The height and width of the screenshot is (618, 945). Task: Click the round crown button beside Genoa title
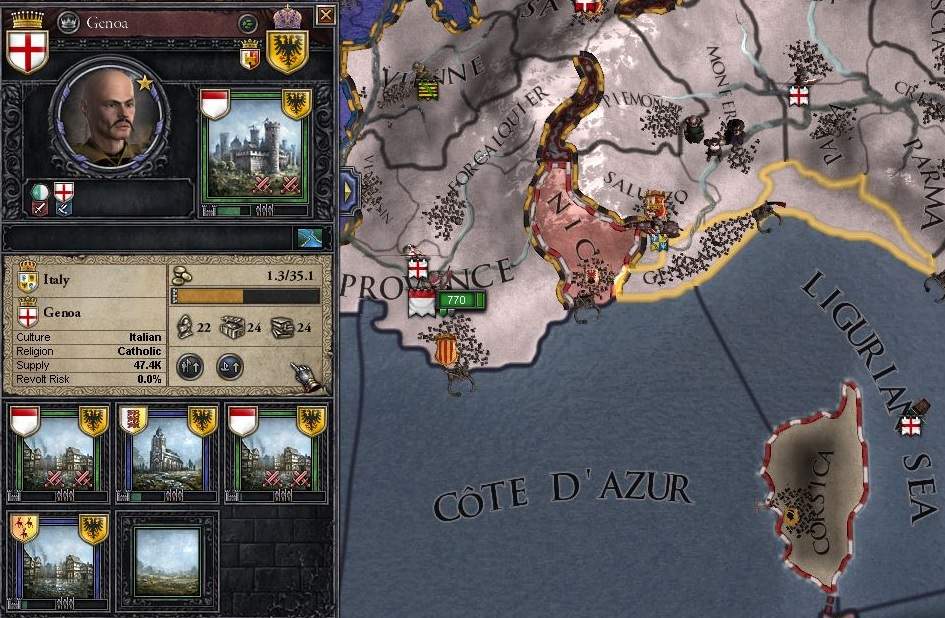click(68, 20)
